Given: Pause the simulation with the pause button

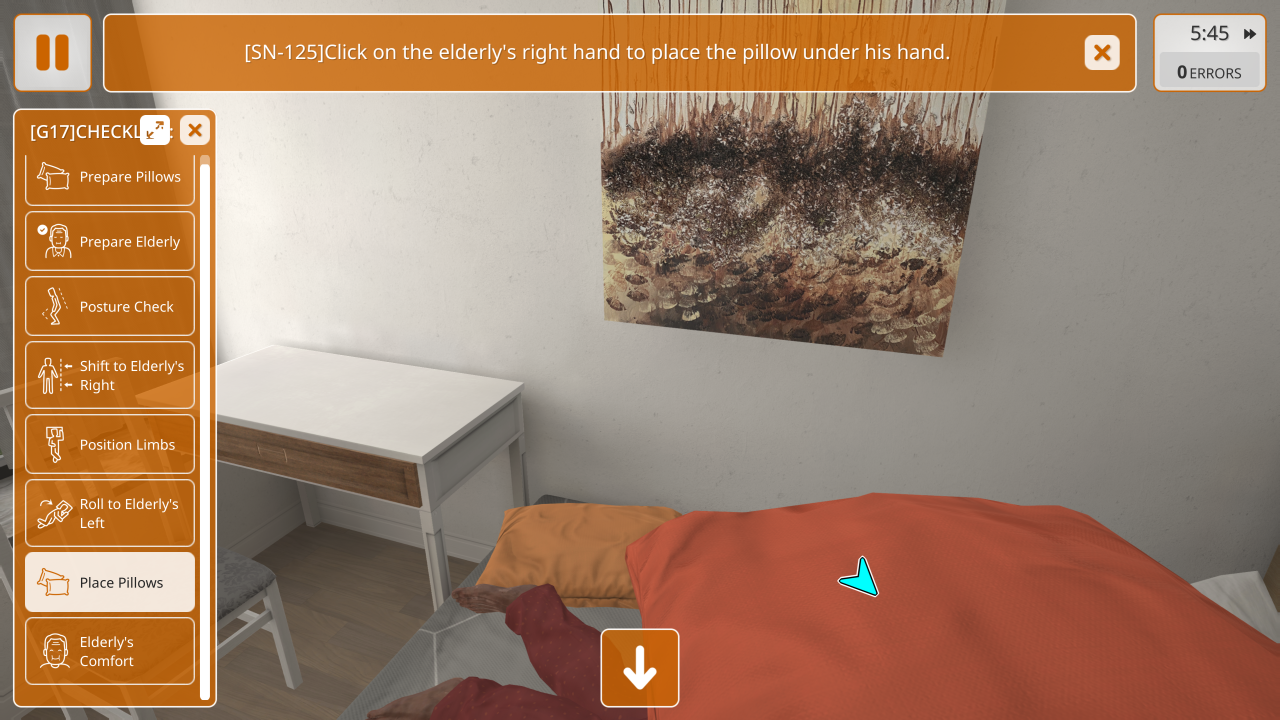Looking at the screenshot, I should pos(52,53).
